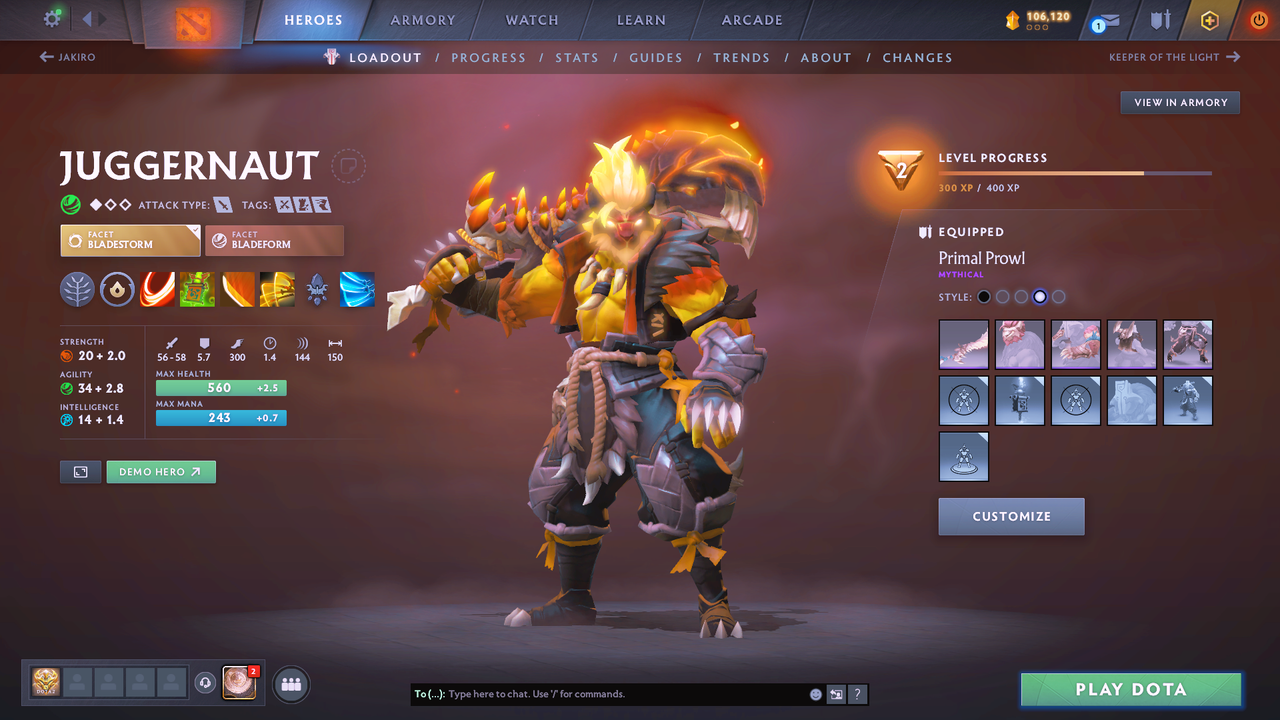Switch to the ARCADE tab

point(751,19)
